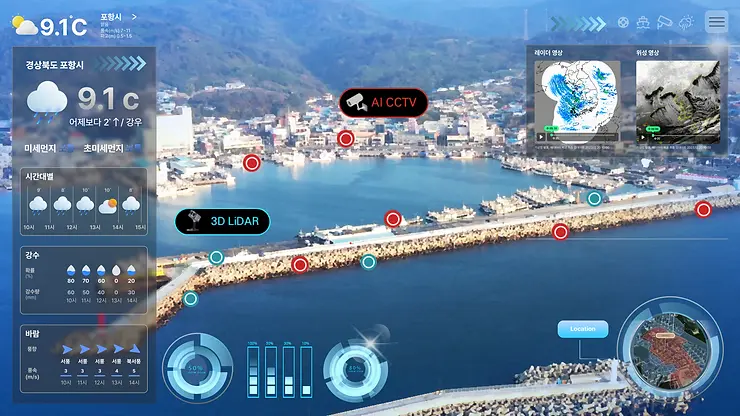Open the wind panel (바람)
Image resolution: width=740 pixels, height=416 pixels.
[x=84, y=357]
